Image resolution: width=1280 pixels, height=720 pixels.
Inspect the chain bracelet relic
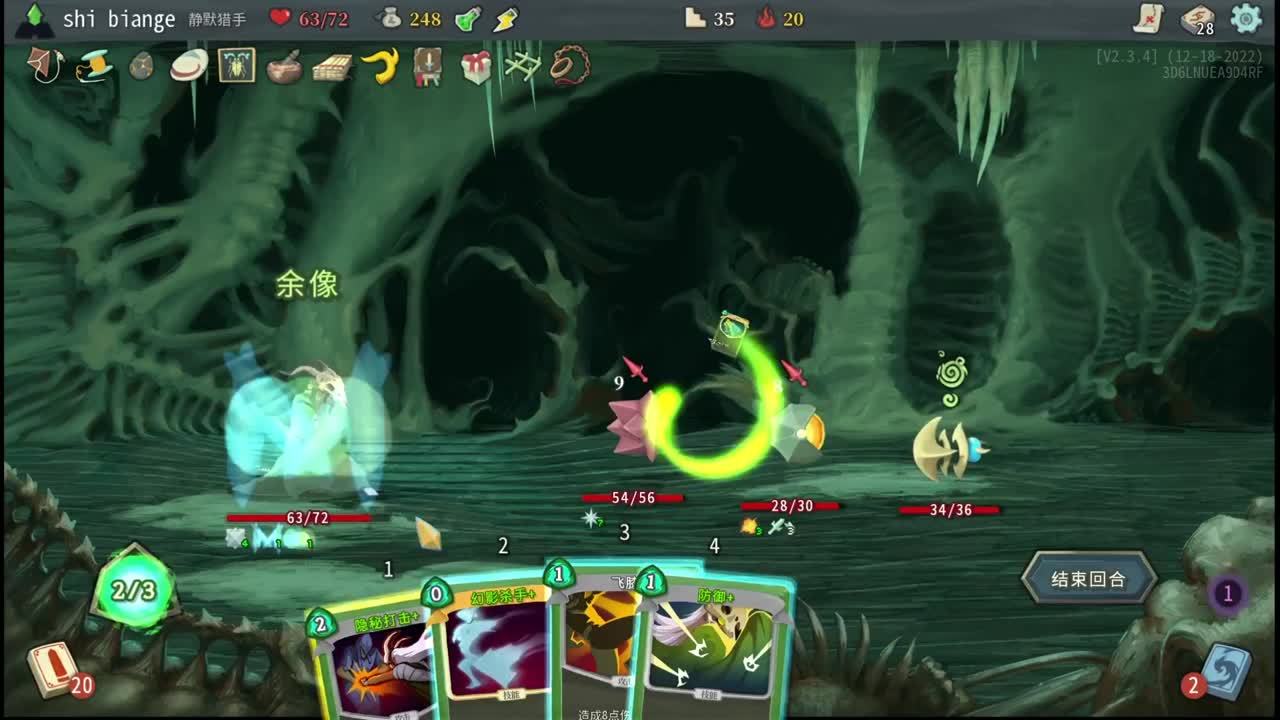[x=570, y=66]
